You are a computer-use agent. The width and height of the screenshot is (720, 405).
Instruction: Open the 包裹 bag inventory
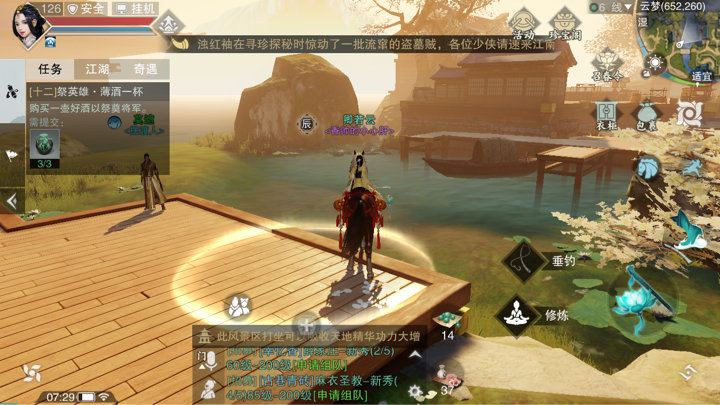[647, 114]
